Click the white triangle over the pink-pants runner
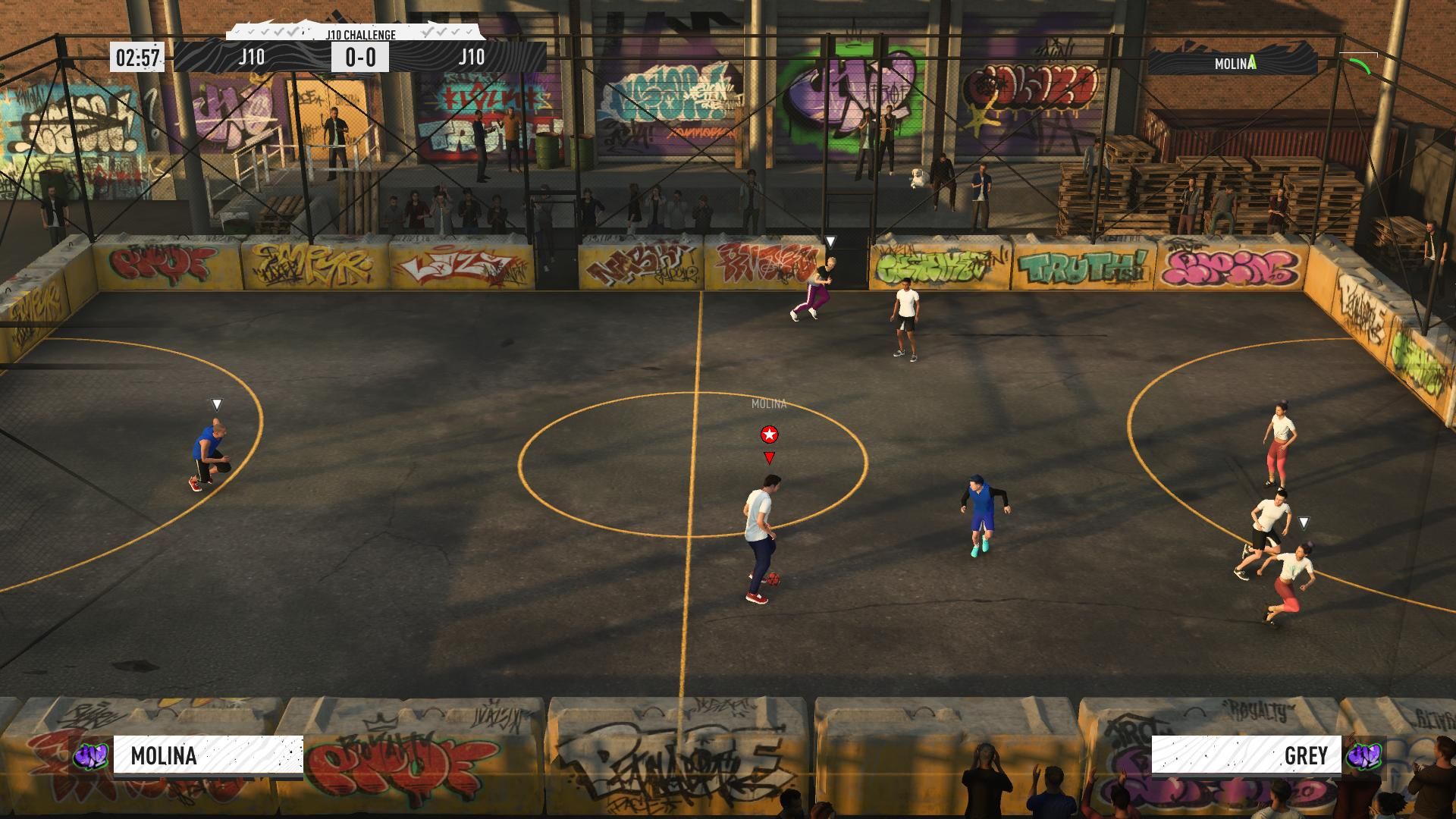The width and height of the screenshot is (1456, 819). [x=831, y=240]
